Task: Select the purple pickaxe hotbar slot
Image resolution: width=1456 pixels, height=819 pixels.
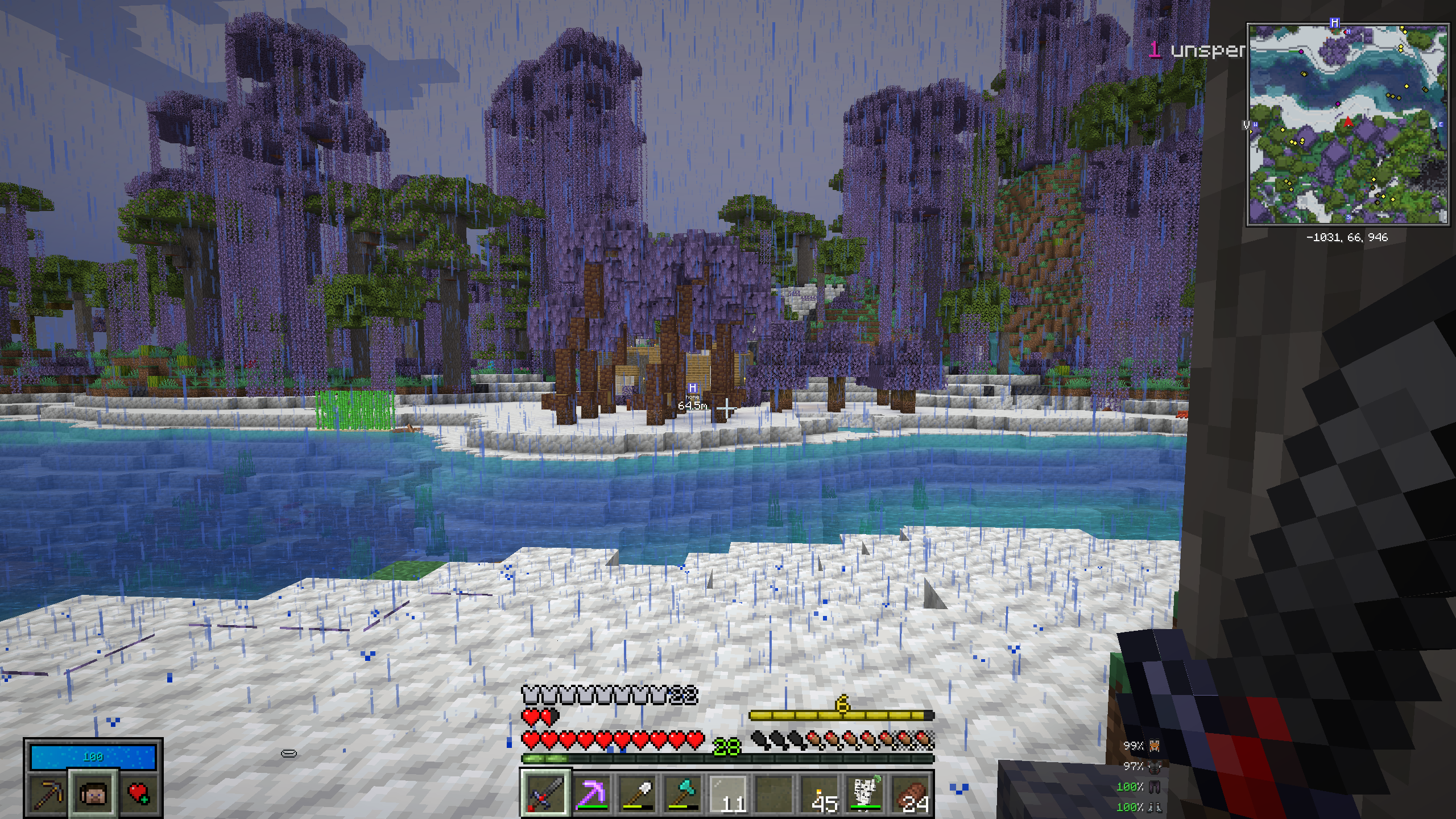Action: coord(591,793)
